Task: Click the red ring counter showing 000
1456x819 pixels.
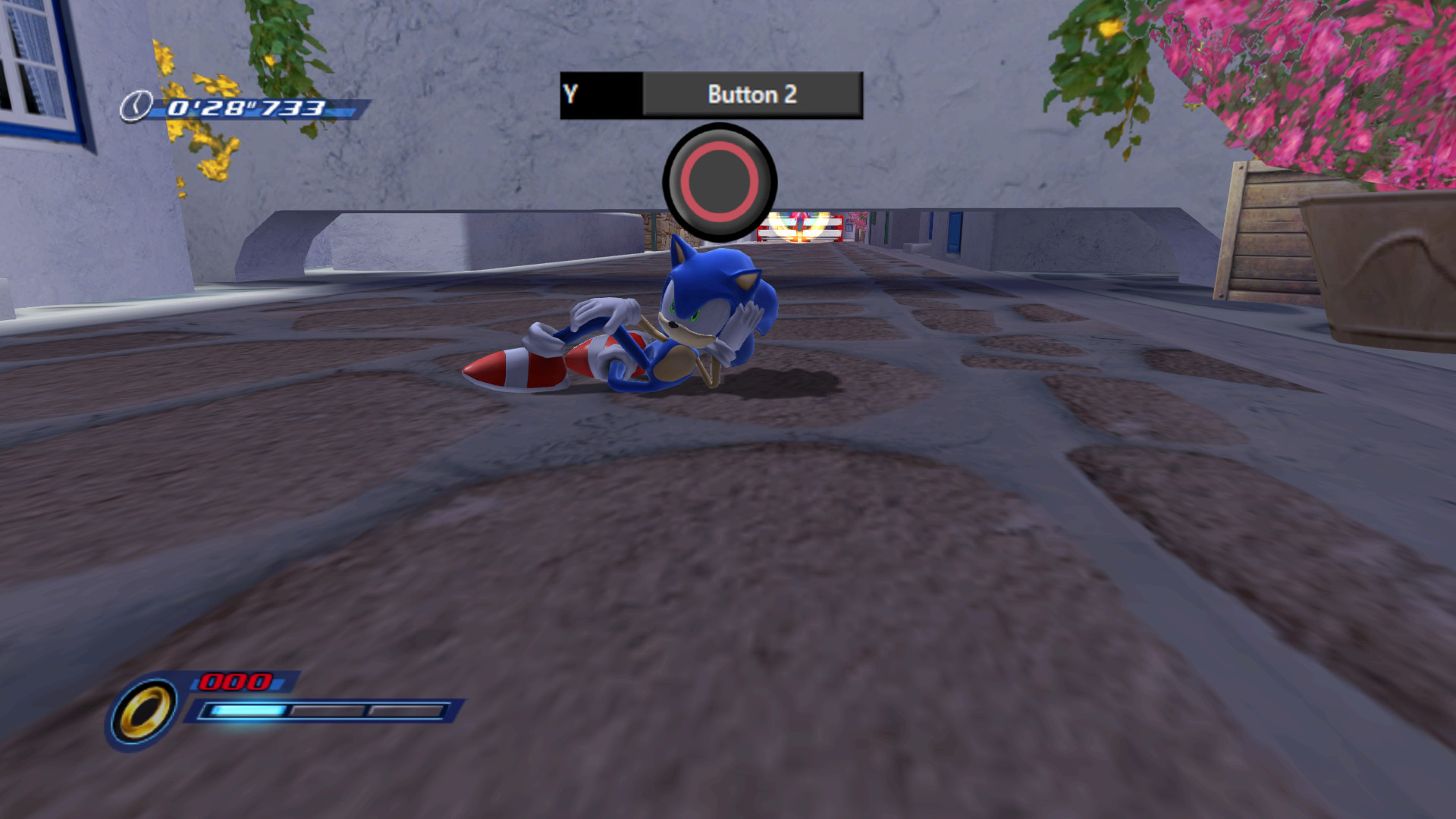Action: click(x=236, y=679)
